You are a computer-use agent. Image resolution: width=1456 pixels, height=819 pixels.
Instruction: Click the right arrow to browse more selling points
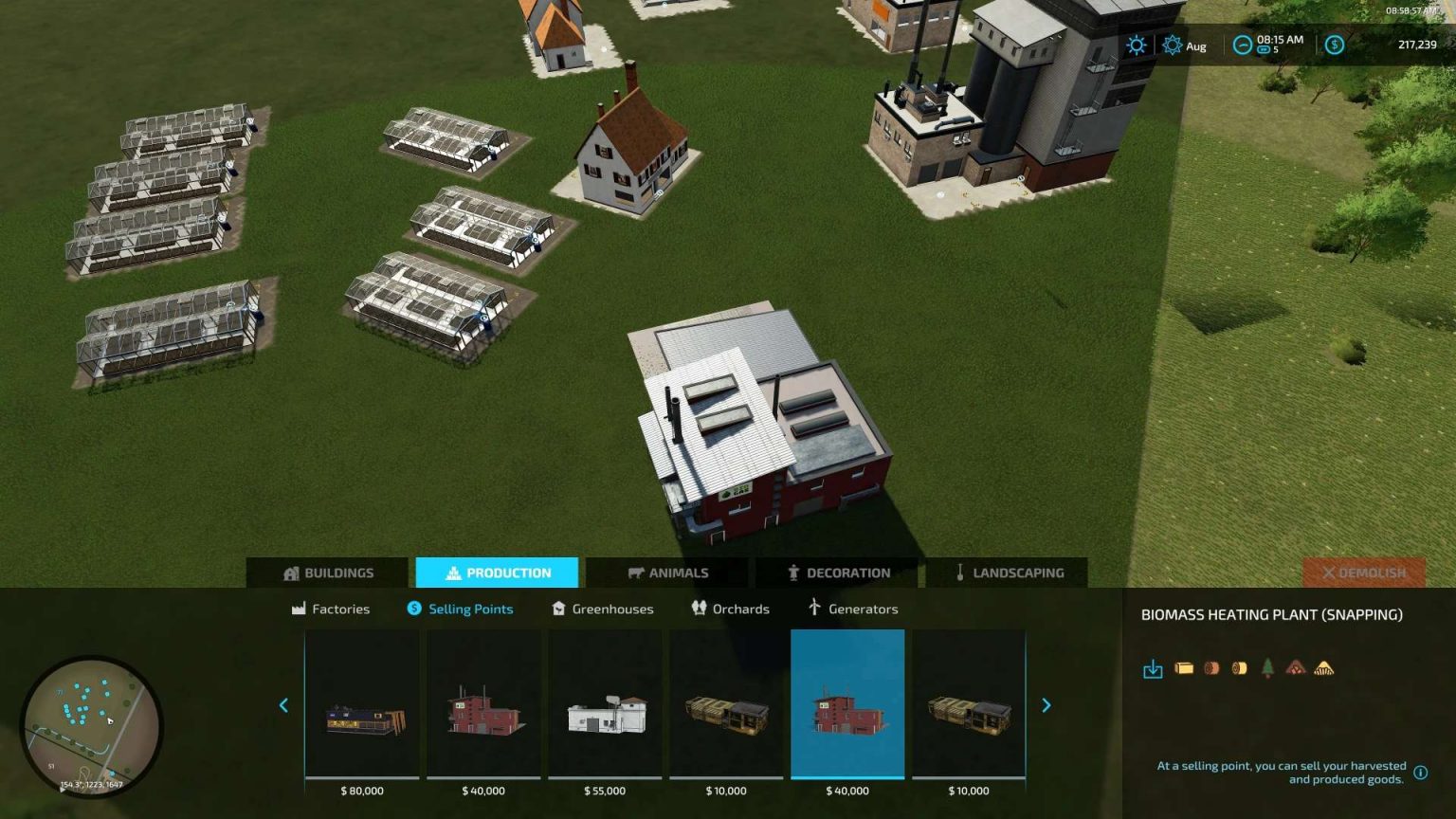[1046, 705]
